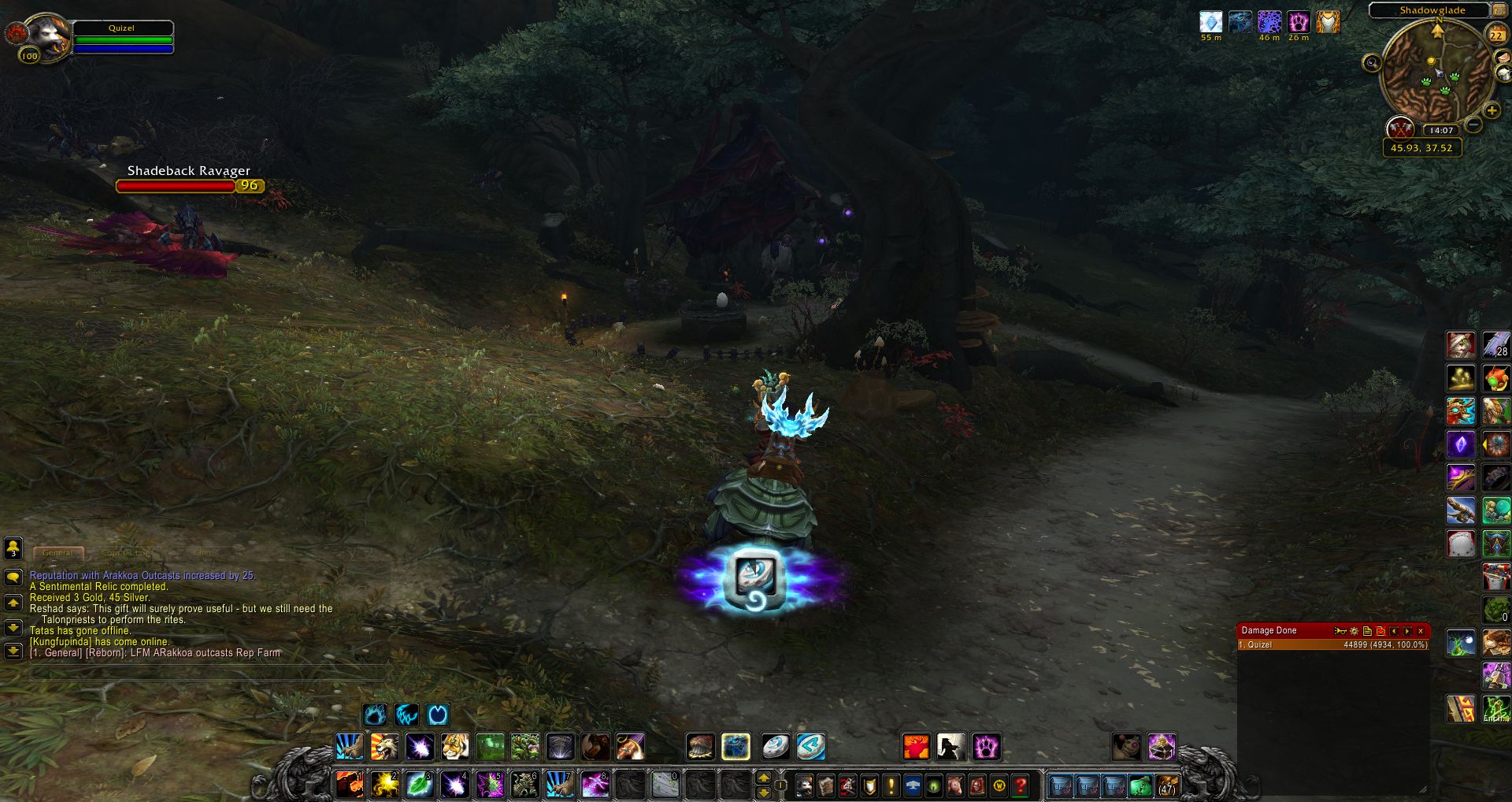Open Damage Done meter settings gear
Screen dimensions: 1512x802
1354,630
